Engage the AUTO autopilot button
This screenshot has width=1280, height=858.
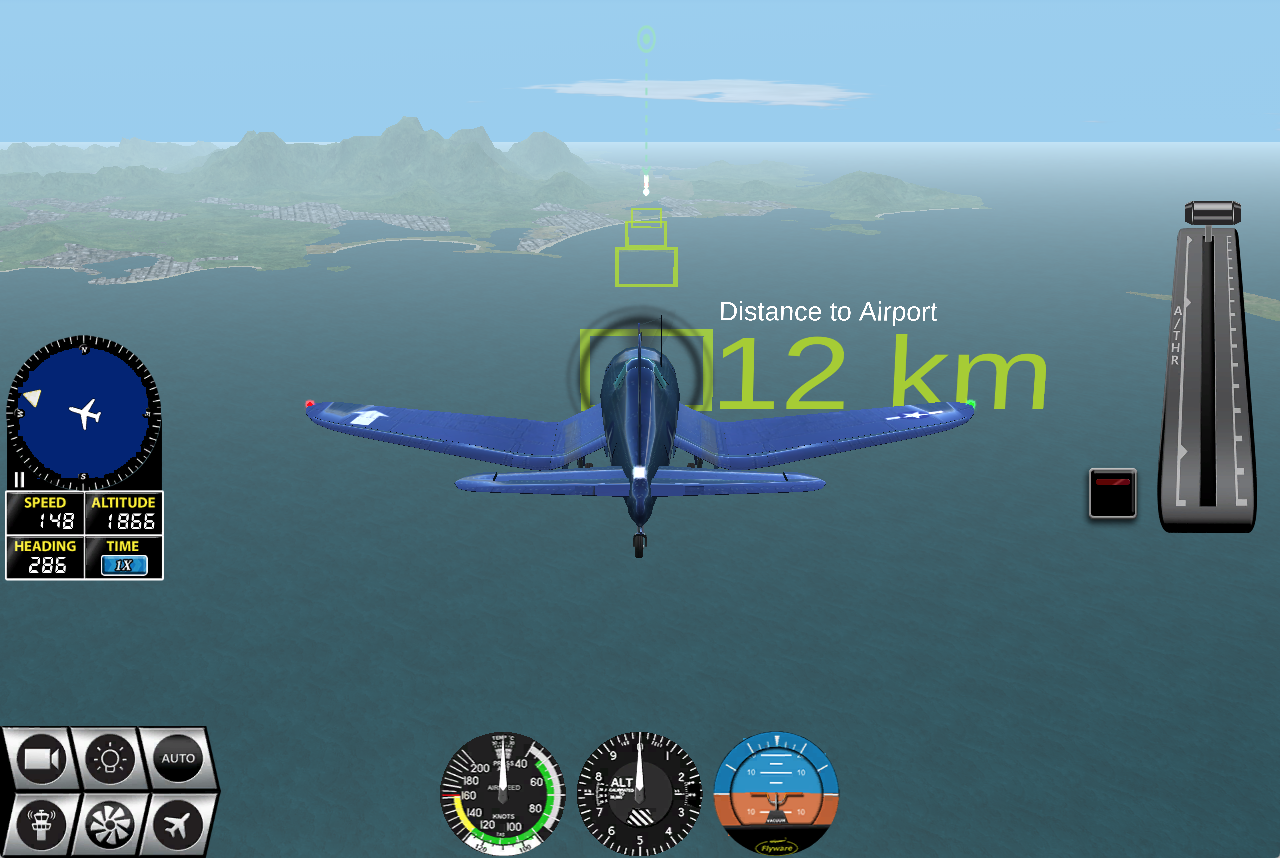(178, 758)
